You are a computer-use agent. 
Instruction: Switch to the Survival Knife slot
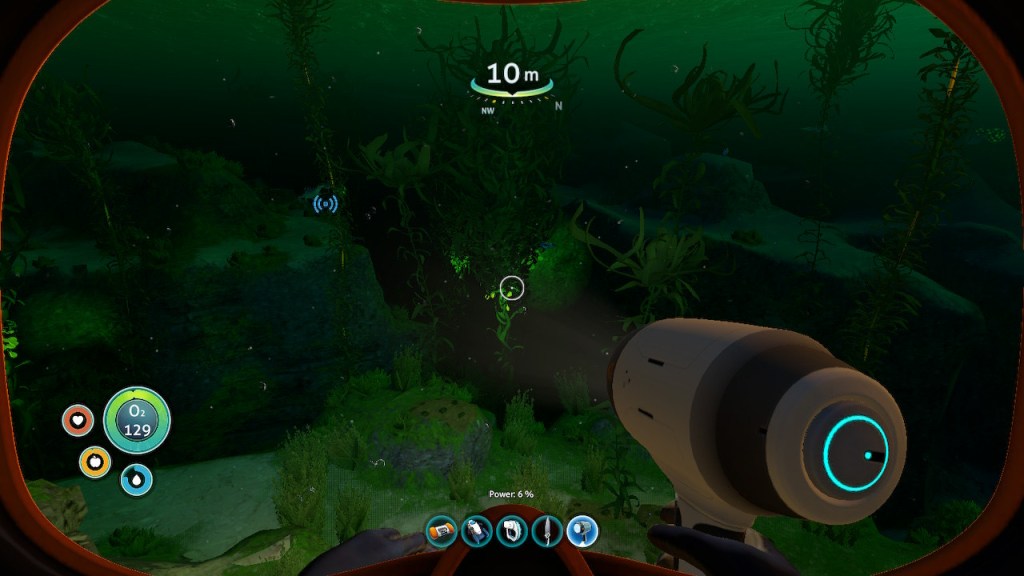[x=547, y=530]
